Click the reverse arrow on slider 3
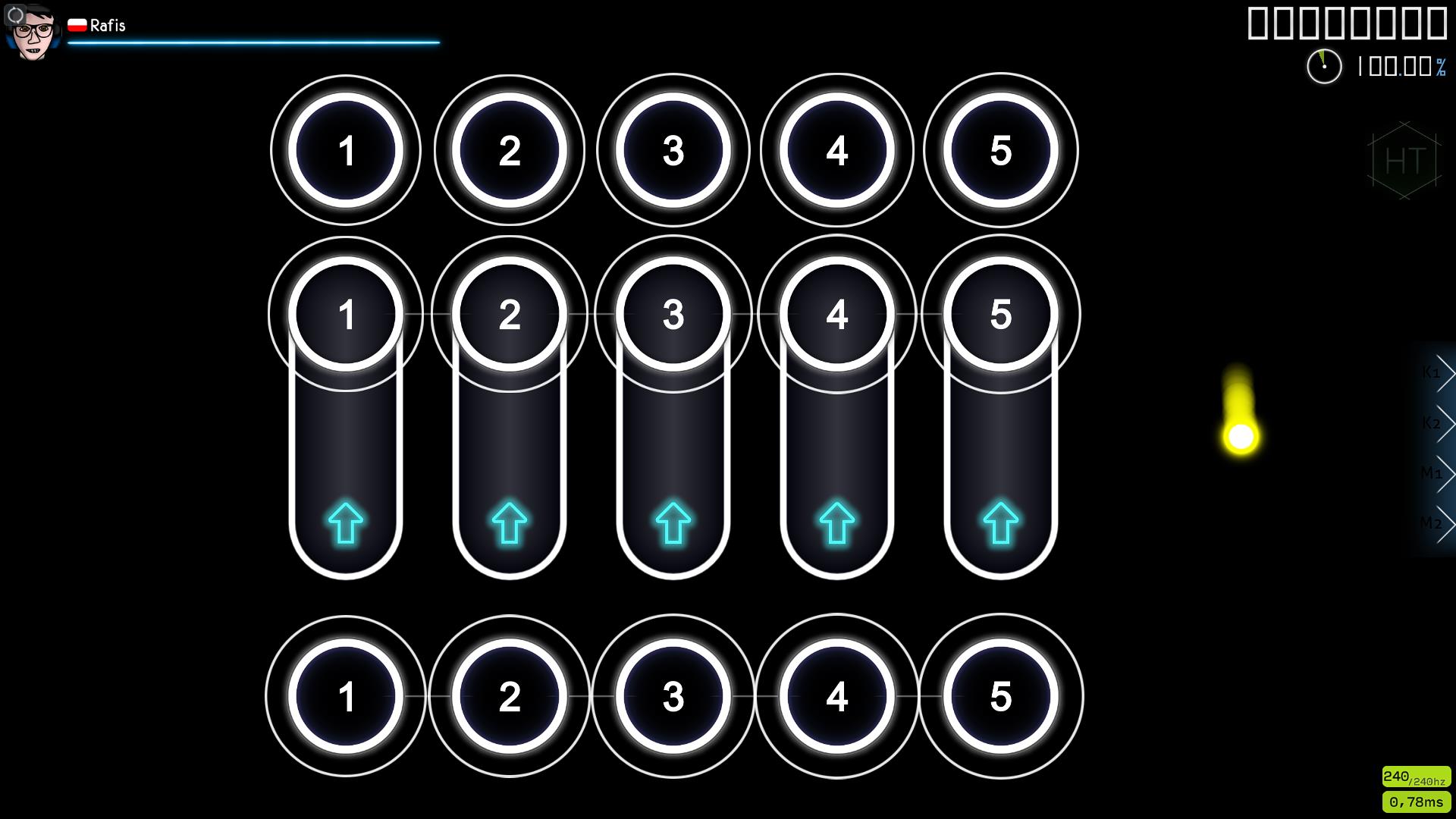Image resolution: width=1456 pixels, height=819 pixels. (x=670, y=522)
